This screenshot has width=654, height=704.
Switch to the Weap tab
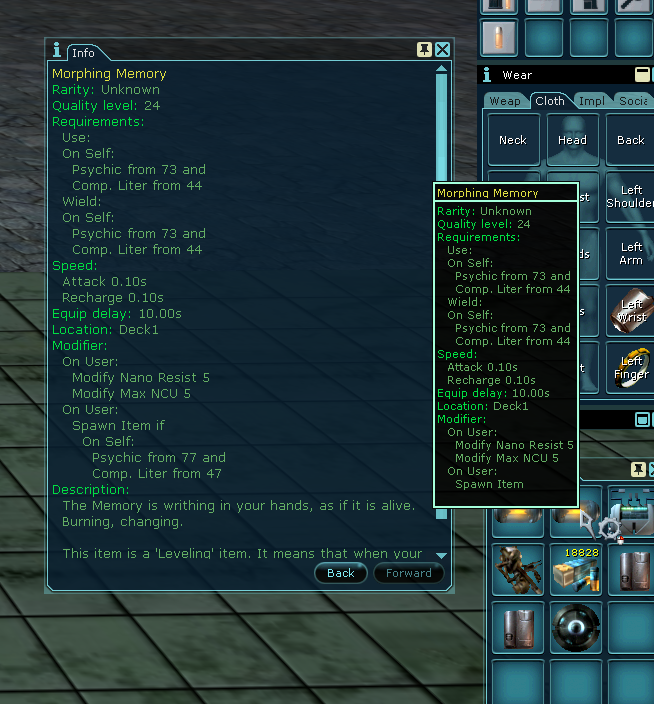pos(504,100)
